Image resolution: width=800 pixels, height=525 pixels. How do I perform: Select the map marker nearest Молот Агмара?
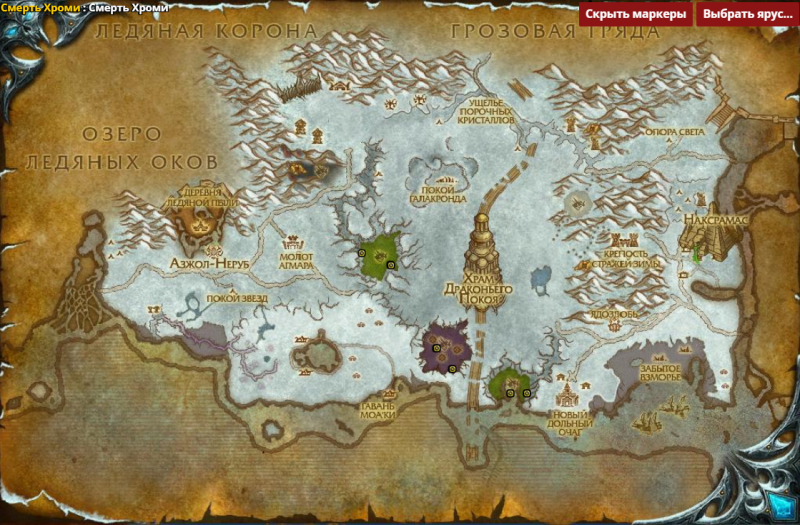point(361,254)
